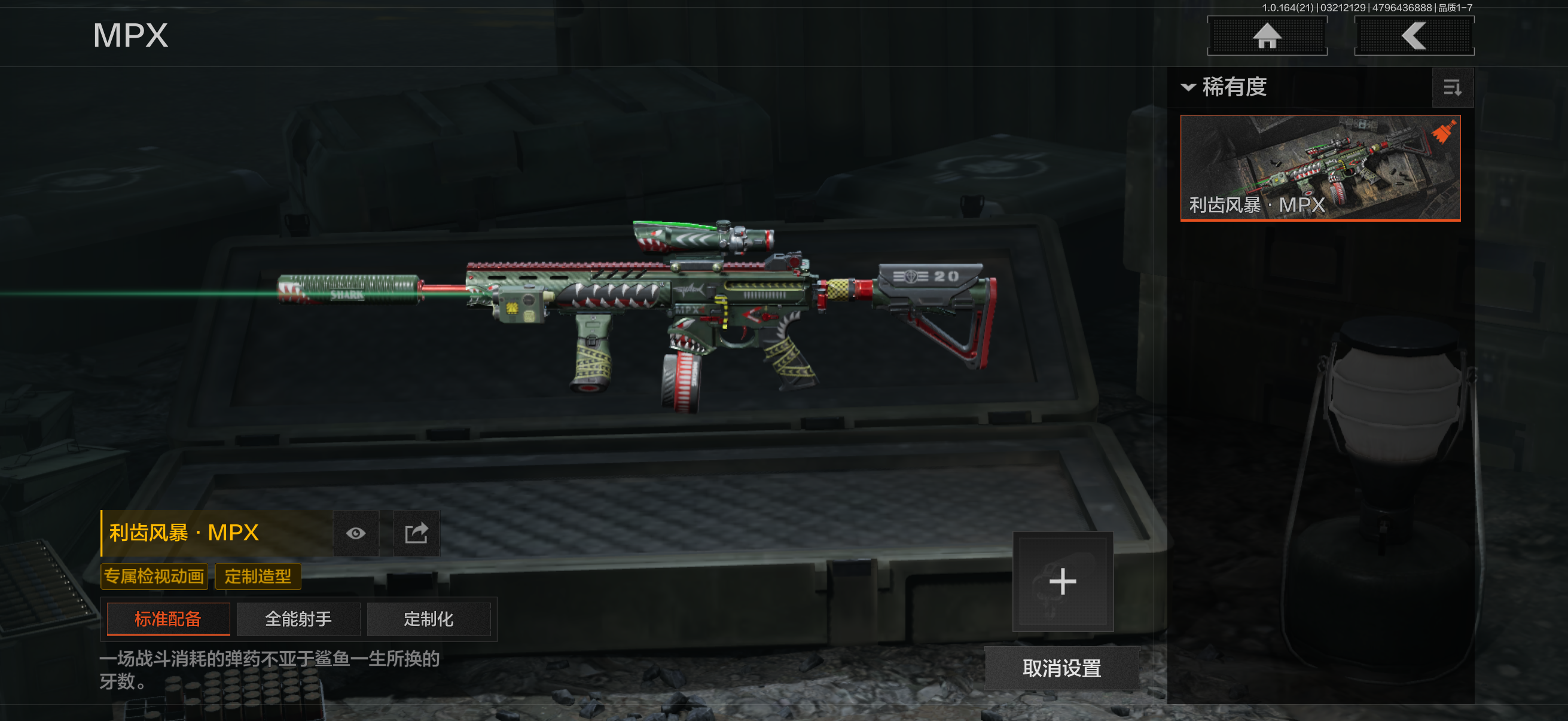This screenshot has width=1568, height=721.
Task: Switch to the 全能射手 tab
Action: pyautogui.click(x=298, y=619)
